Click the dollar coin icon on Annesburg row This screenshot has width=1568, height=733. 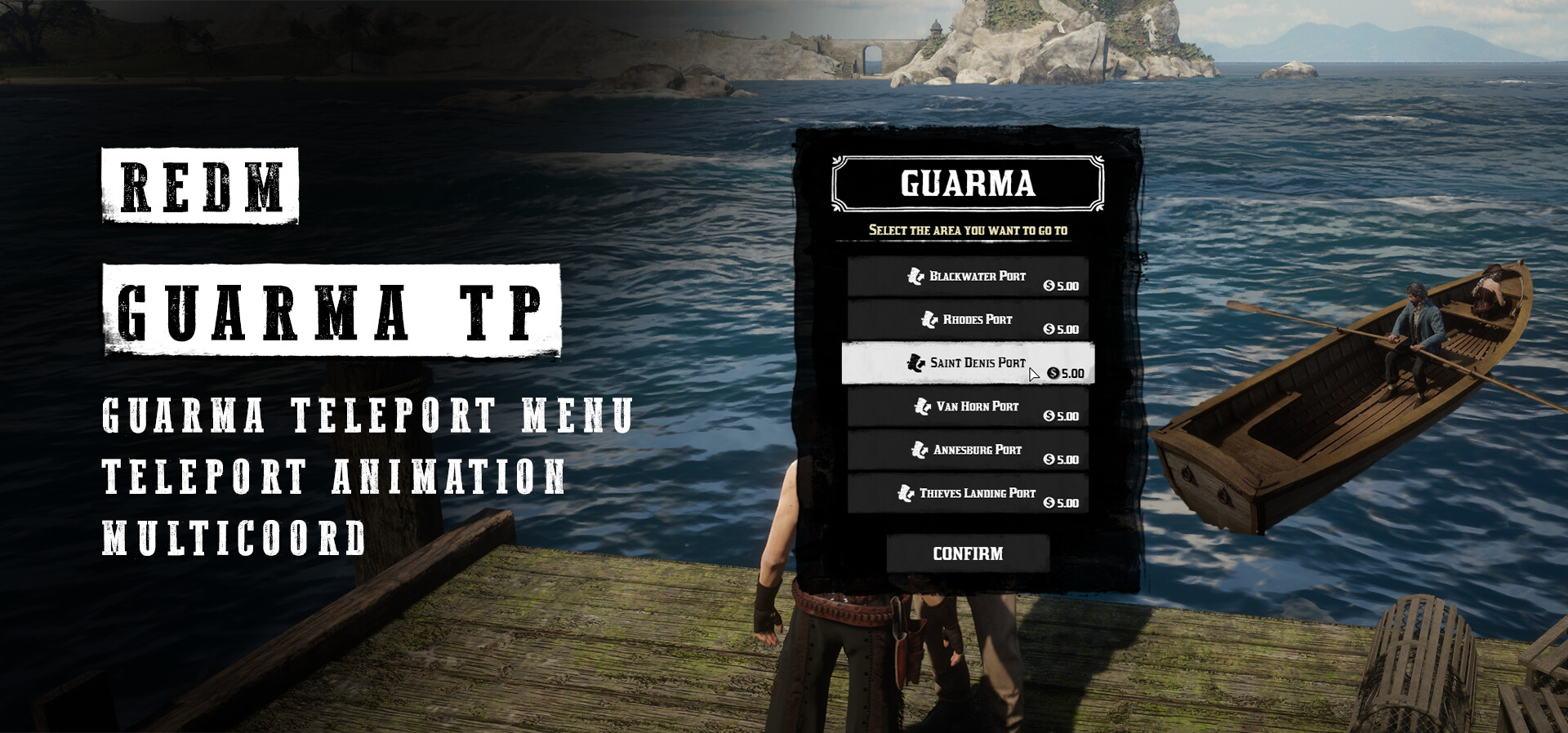tap(1049, 460)
